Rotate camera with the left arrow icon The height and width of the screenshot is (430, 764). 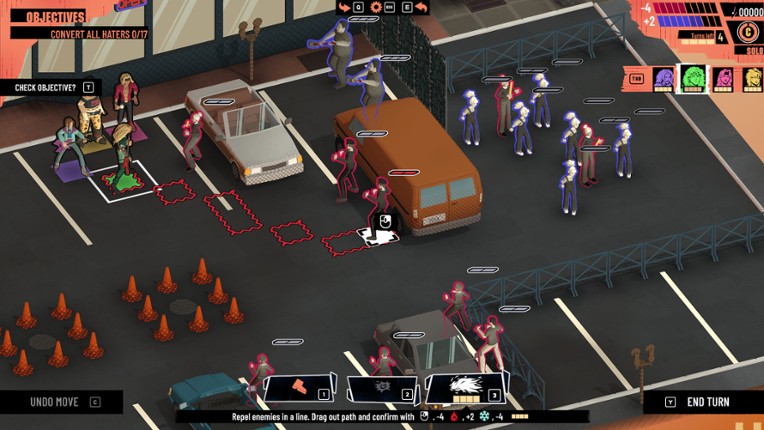[x=344, y=7]
